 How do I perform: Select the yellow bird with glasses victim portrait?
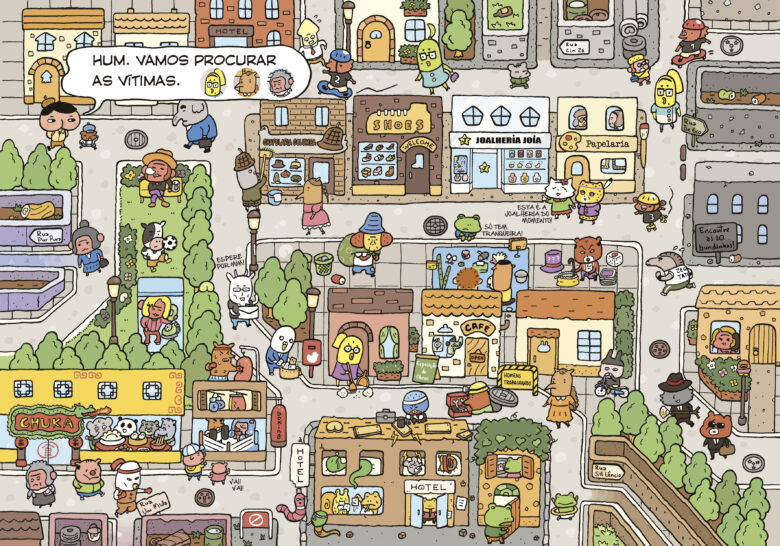coord(213,83)
